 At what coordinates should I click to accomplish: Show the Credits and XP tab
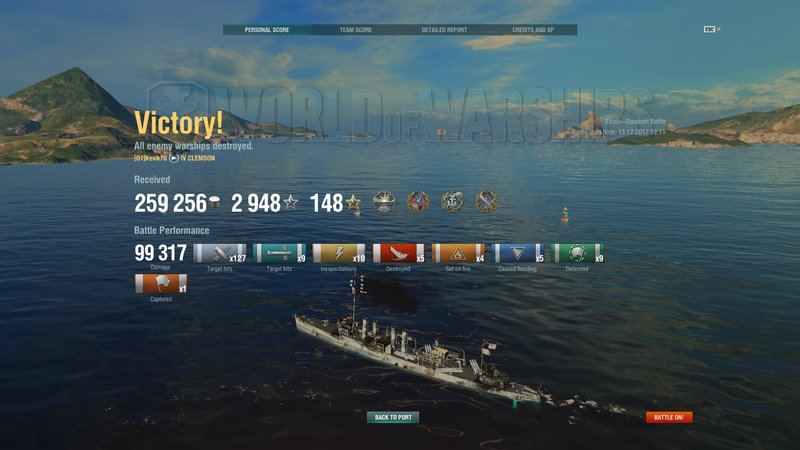533,30
